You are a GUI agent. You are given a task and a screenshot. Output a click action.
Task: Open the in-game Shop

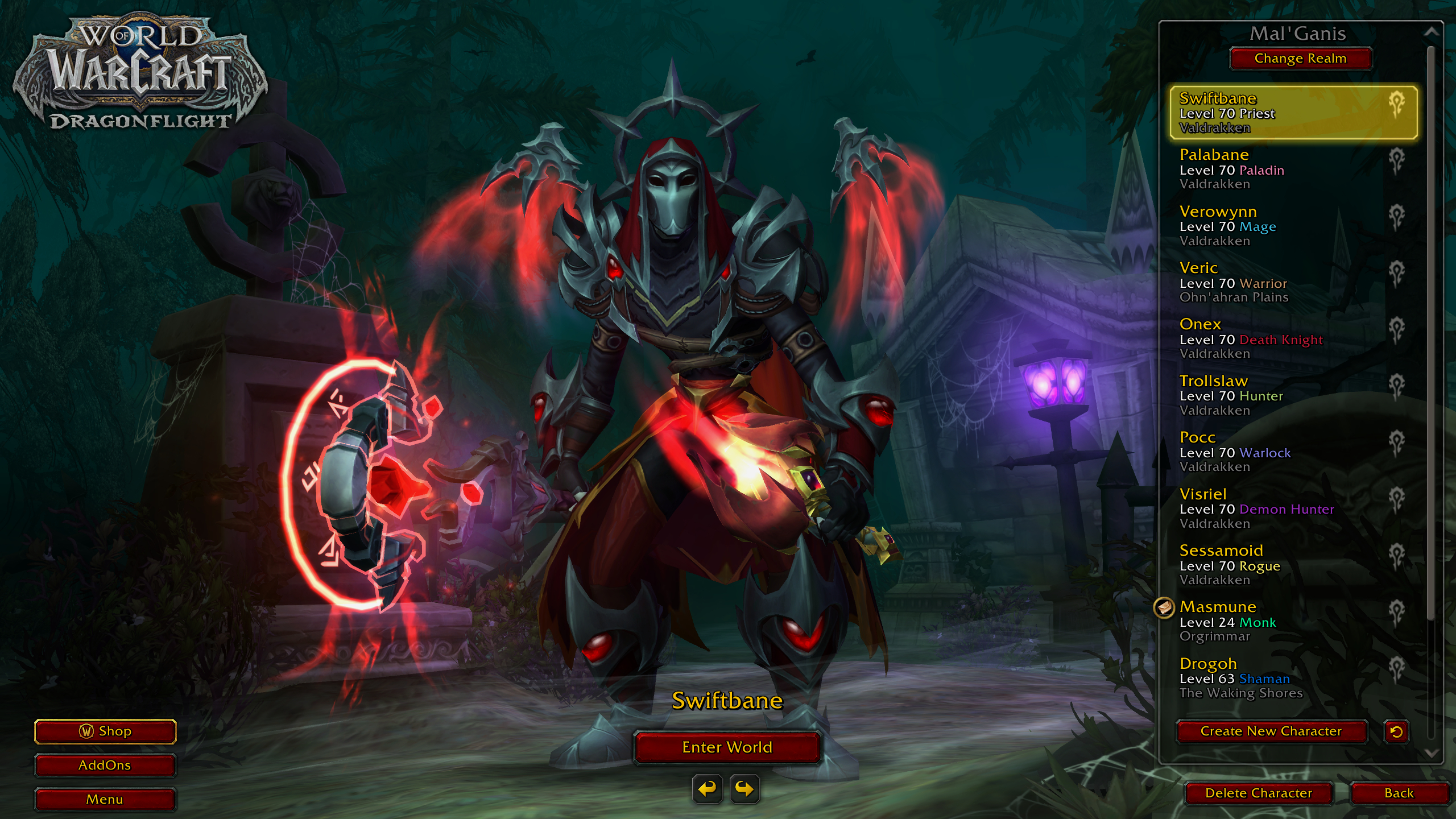105,731
